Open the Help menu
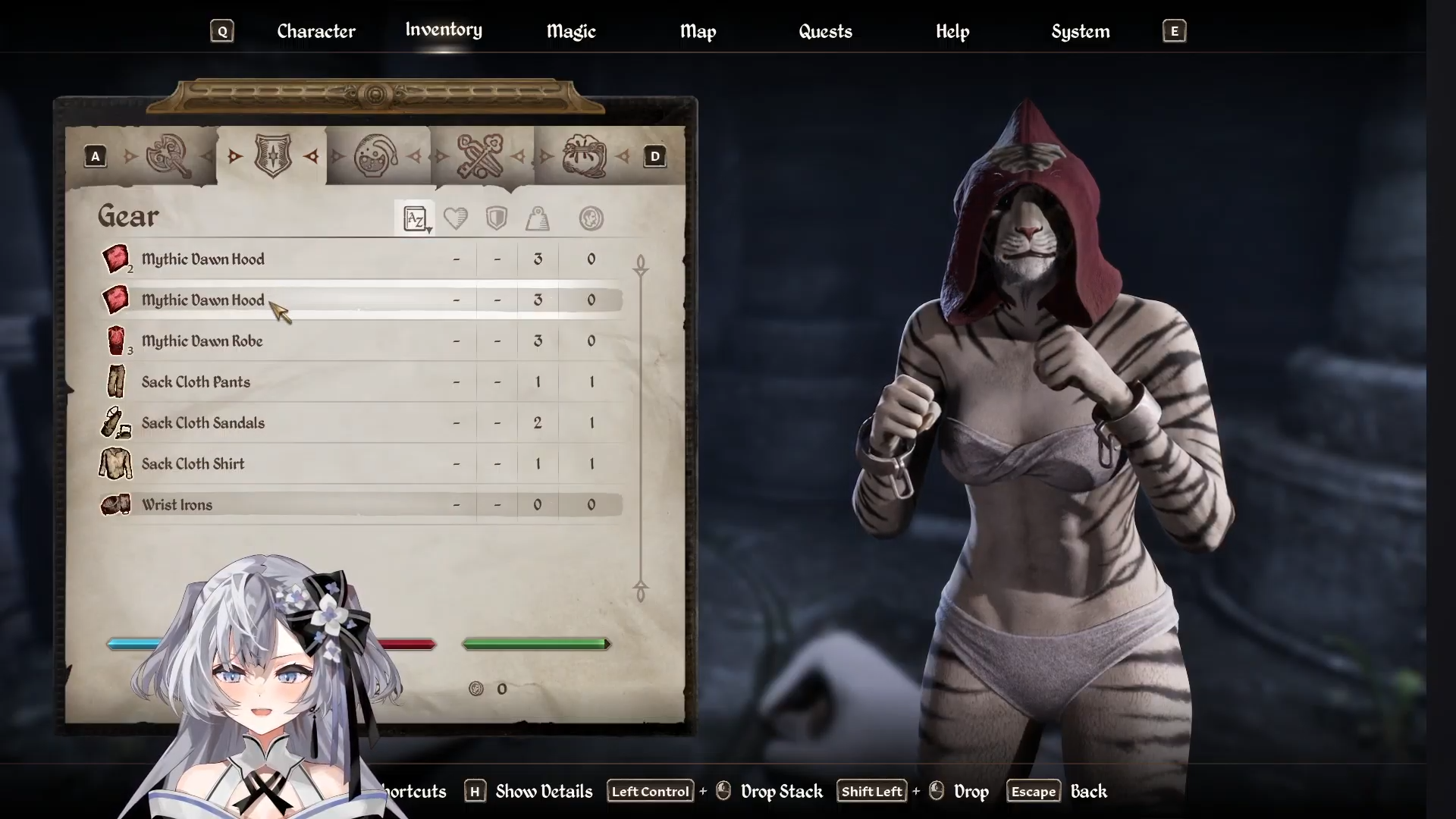1456x819 pixels. coord(952,31)
